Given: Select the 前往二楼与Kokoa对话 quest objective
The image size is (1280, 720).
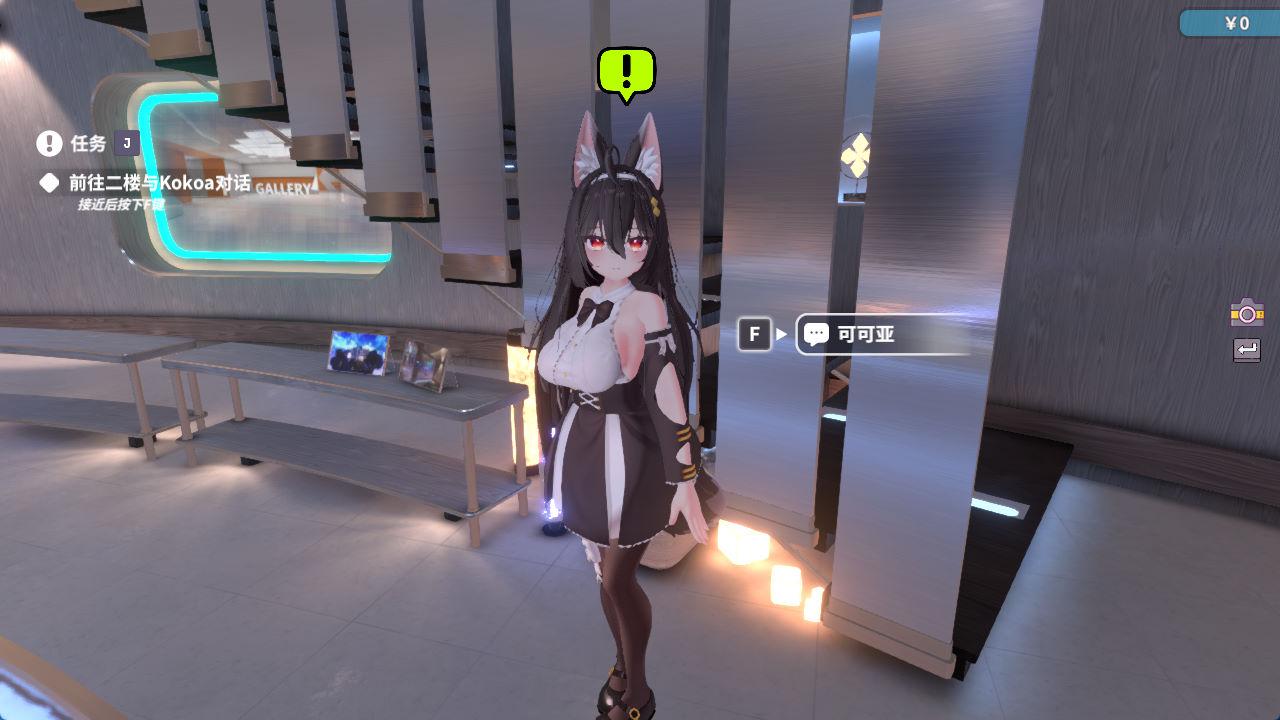Looking at the screenshot, I should coord(160,183).
